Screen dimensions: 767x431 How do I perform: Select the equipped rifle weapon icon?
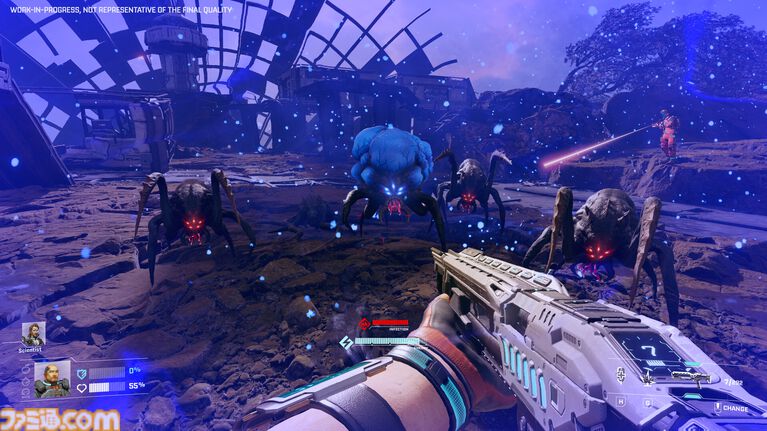click(x=691, y=377)
